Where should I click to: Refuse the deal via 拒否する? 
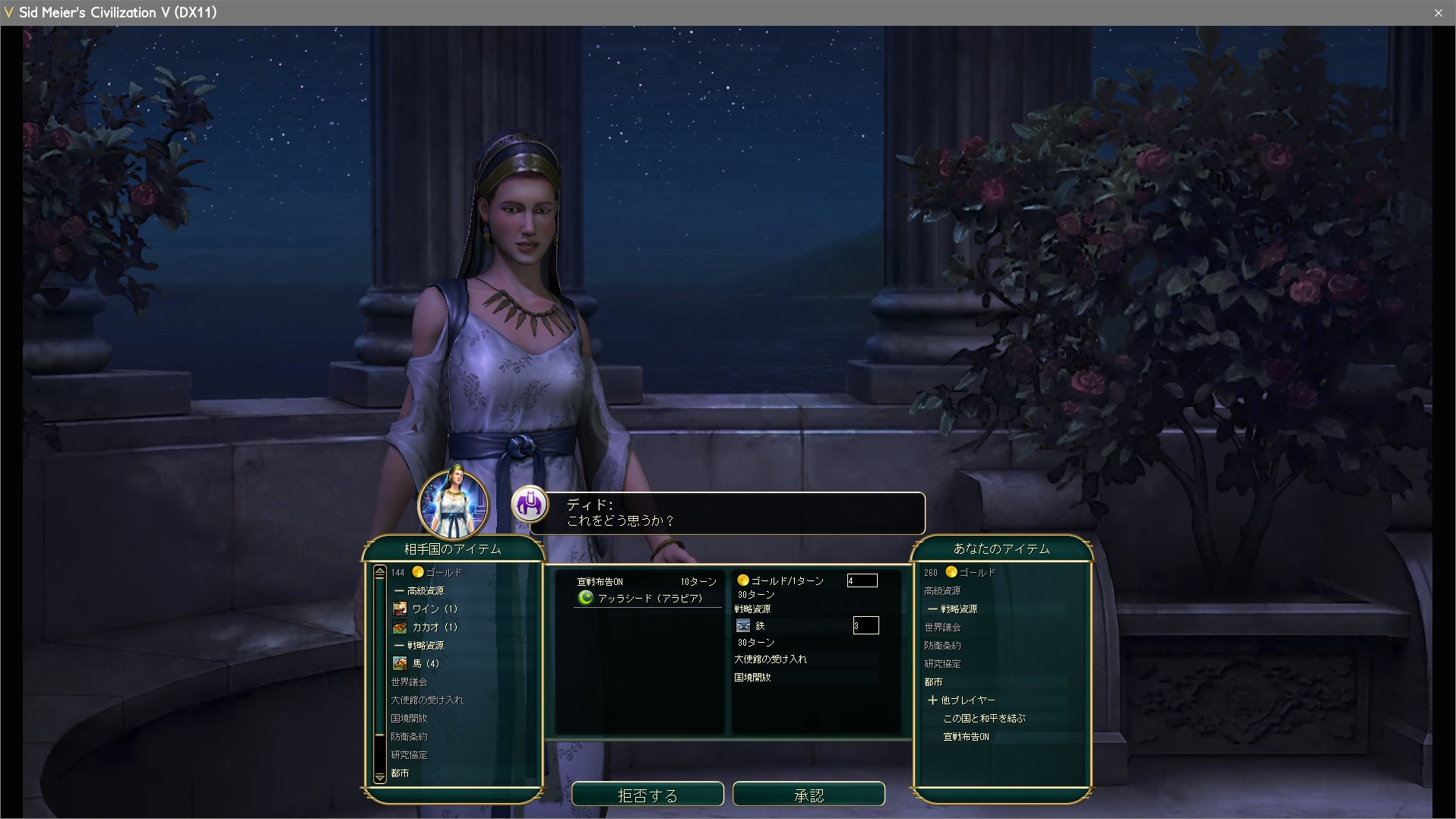tap(647, 795)
